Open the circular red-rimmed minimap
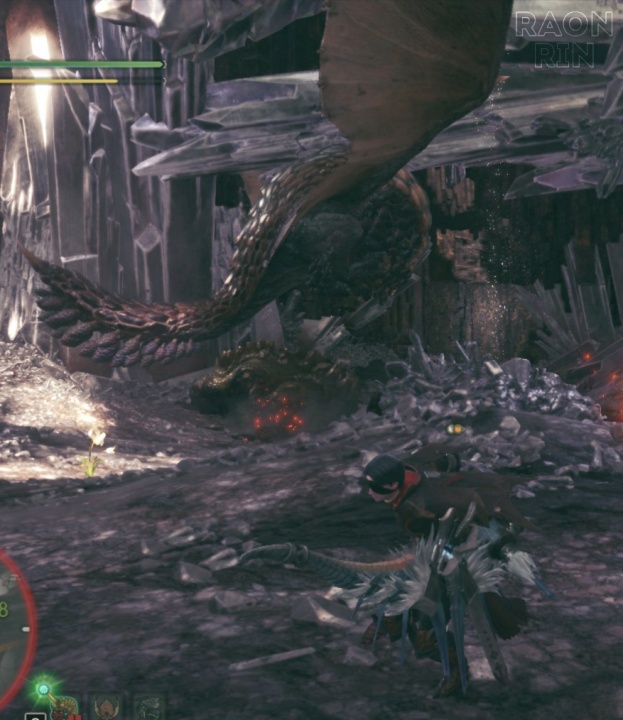Image resolution: width=623 pixels, height=720 pixels. click(x=12, y=623)
